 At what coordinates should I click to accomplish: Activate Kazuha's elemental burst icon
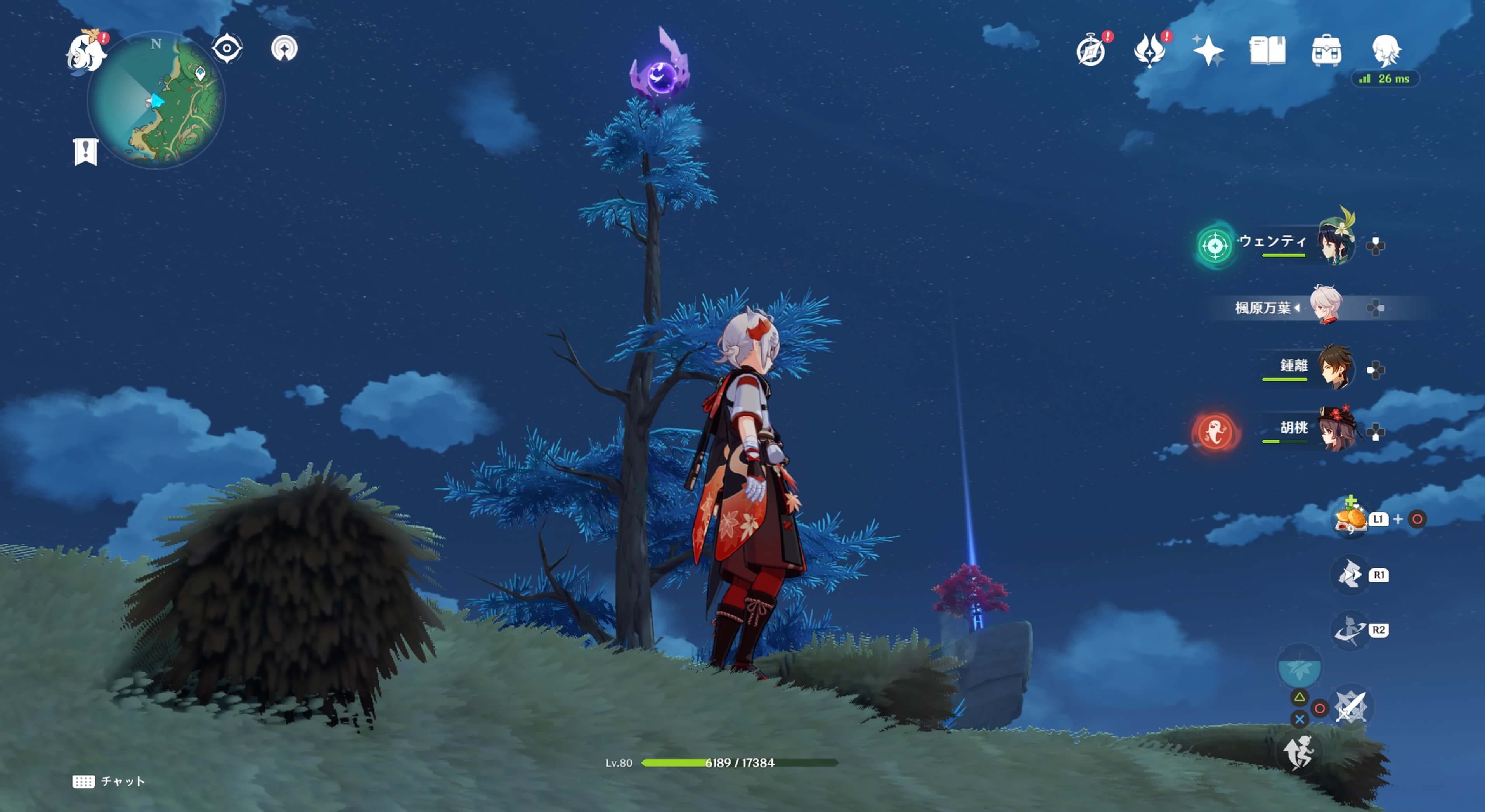pyautogui.click(x=1350, y=629)
